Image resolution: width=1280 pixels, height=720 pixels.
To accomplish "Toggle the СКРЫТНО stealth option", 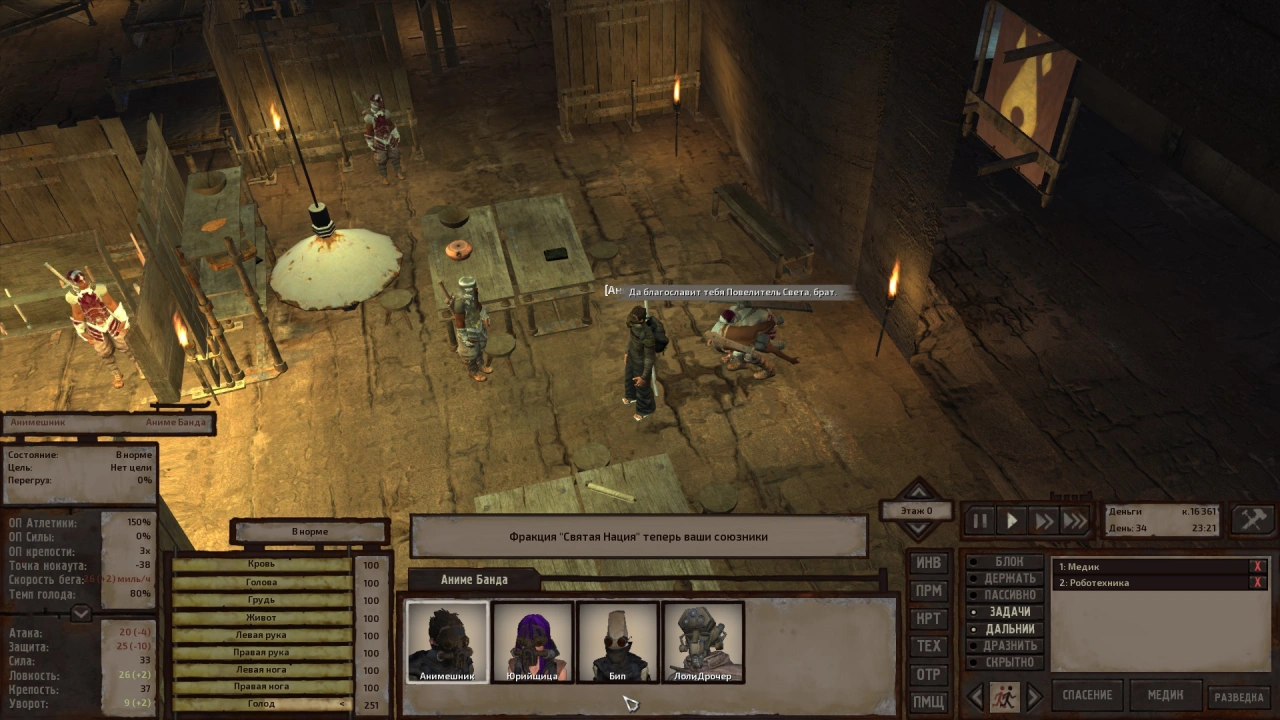I will click(1008, 662).
